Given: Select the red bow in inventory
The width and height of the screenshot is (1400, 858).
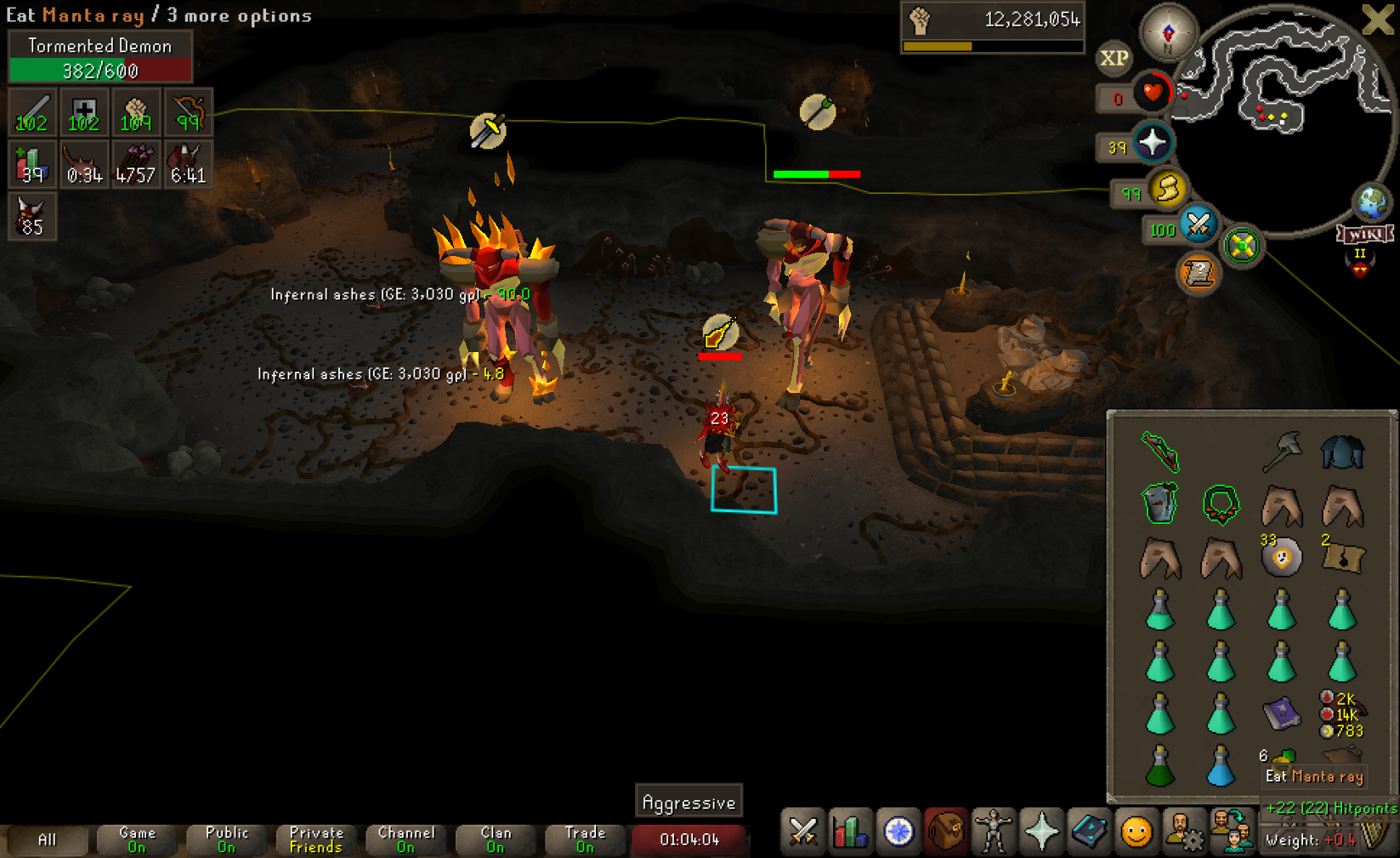Looking at the screenshot, I should tap(1160, 451).
